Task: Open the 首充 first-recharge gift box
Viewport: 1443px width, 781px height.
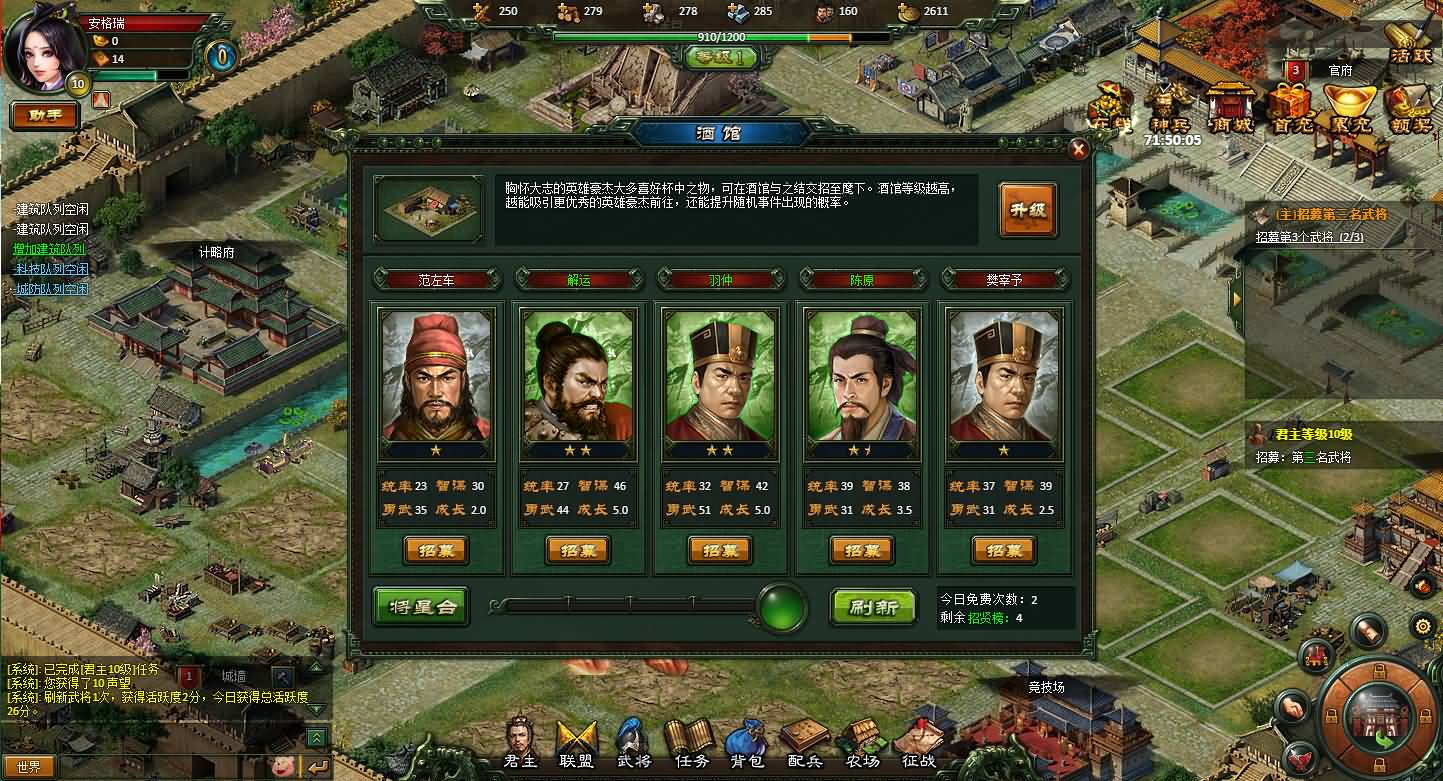Action: point(1289,108)
